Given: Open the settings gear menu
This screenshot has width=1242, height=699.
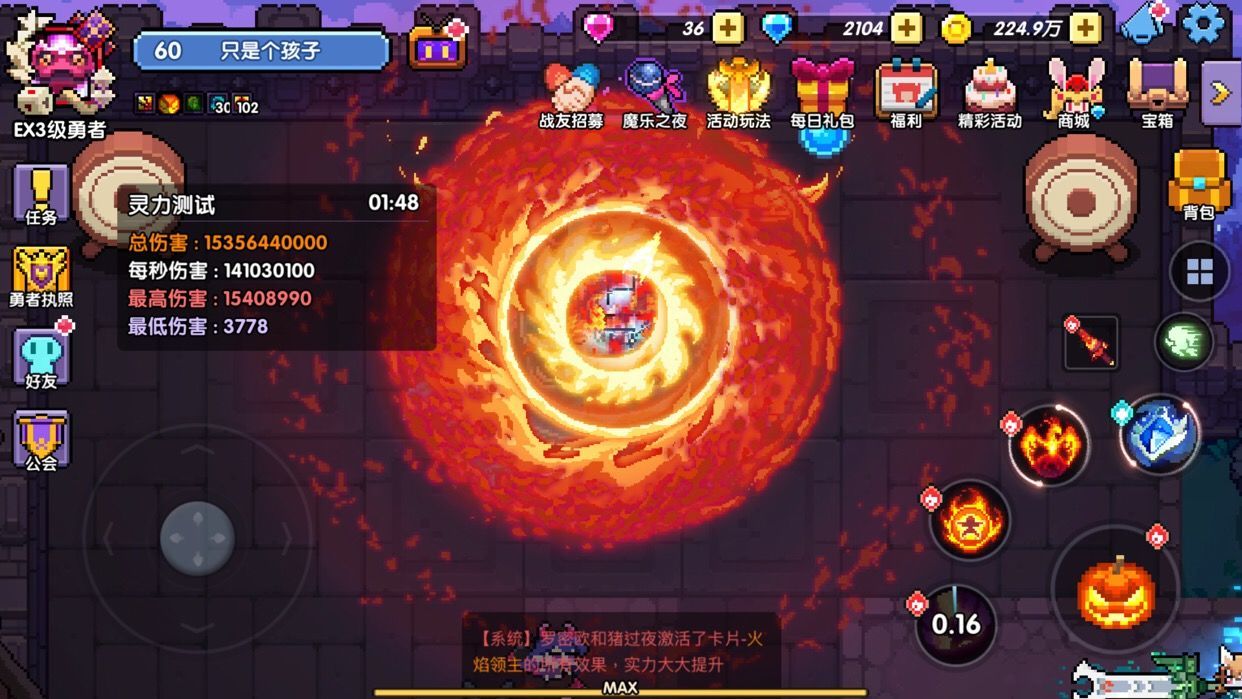Looking at the screenshot, I should click(x=1203, y=24).
